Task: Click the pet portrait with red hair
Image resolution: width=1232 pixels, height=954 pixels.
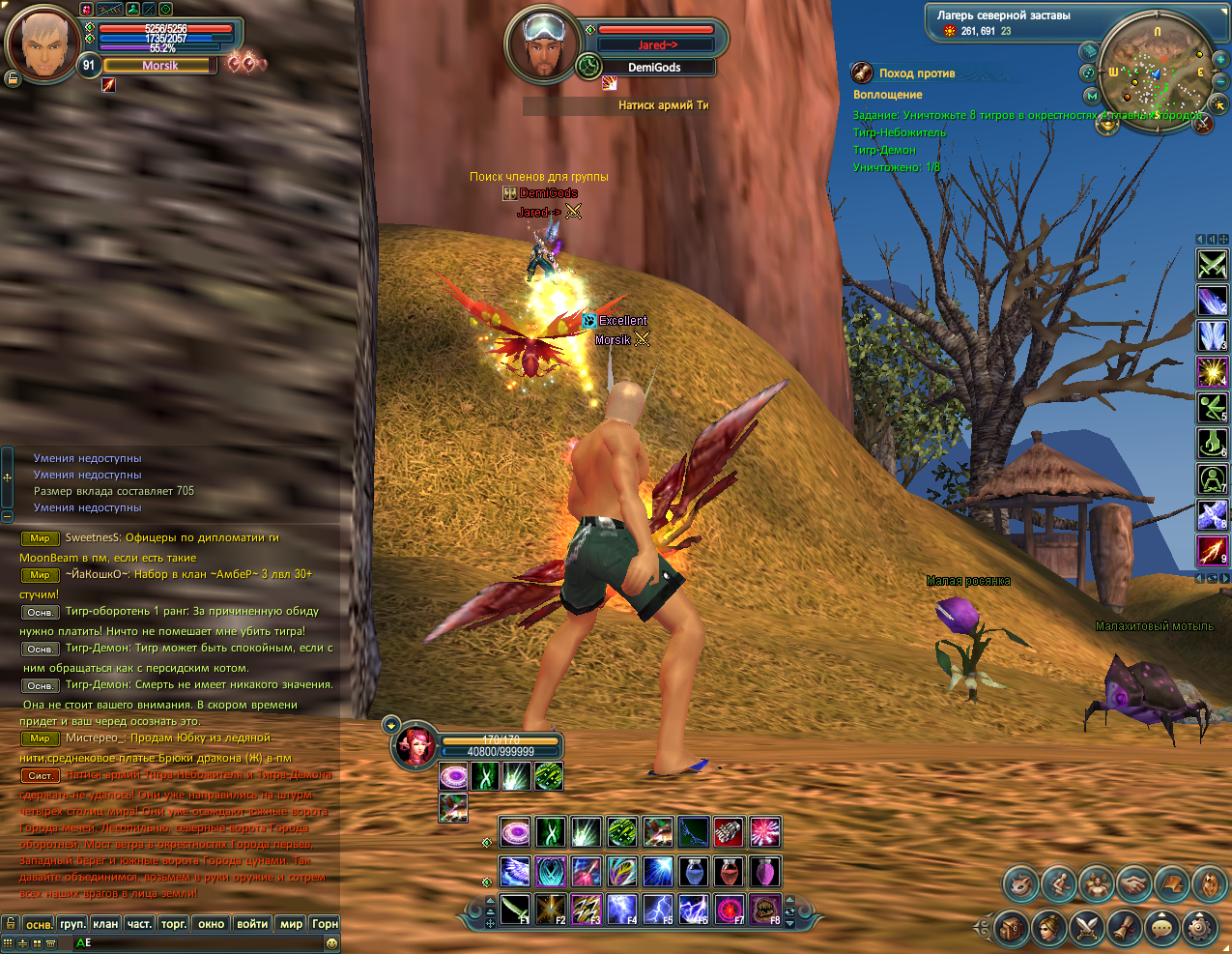Action: click(415, 746)
